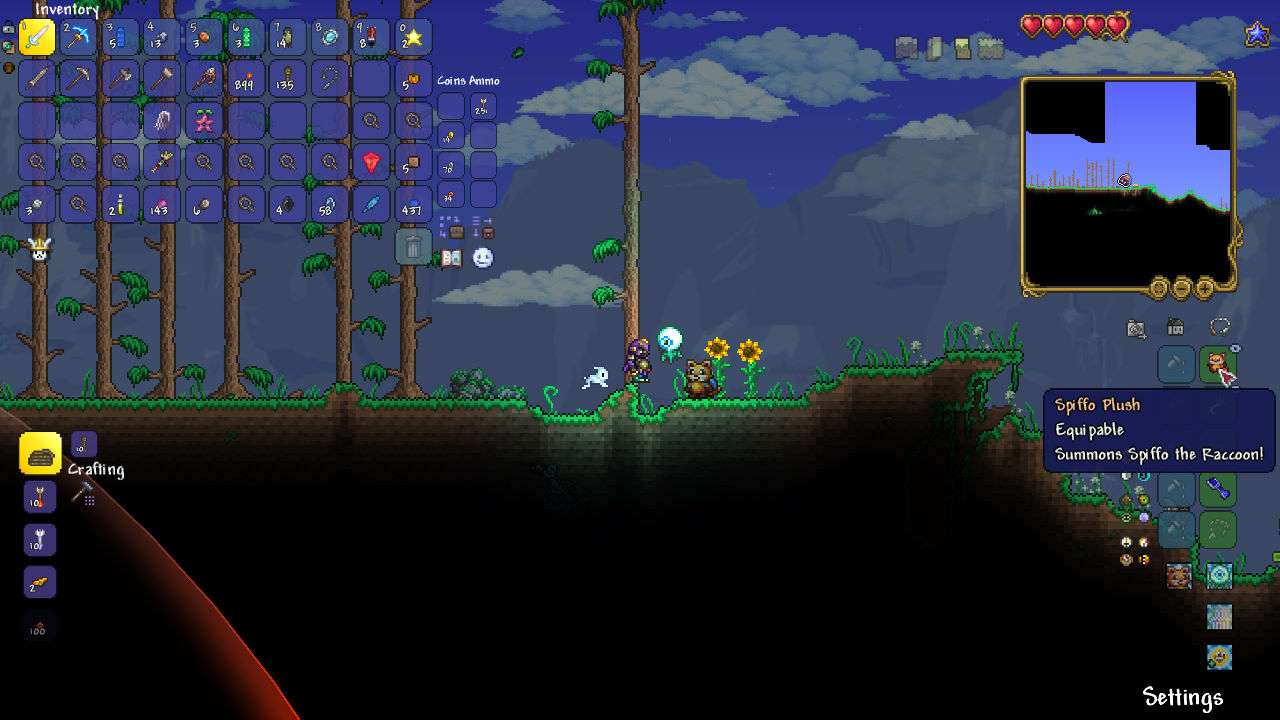Select the fallen star in hotbar slot zero
1280x720 pixels.
(410, 37)
